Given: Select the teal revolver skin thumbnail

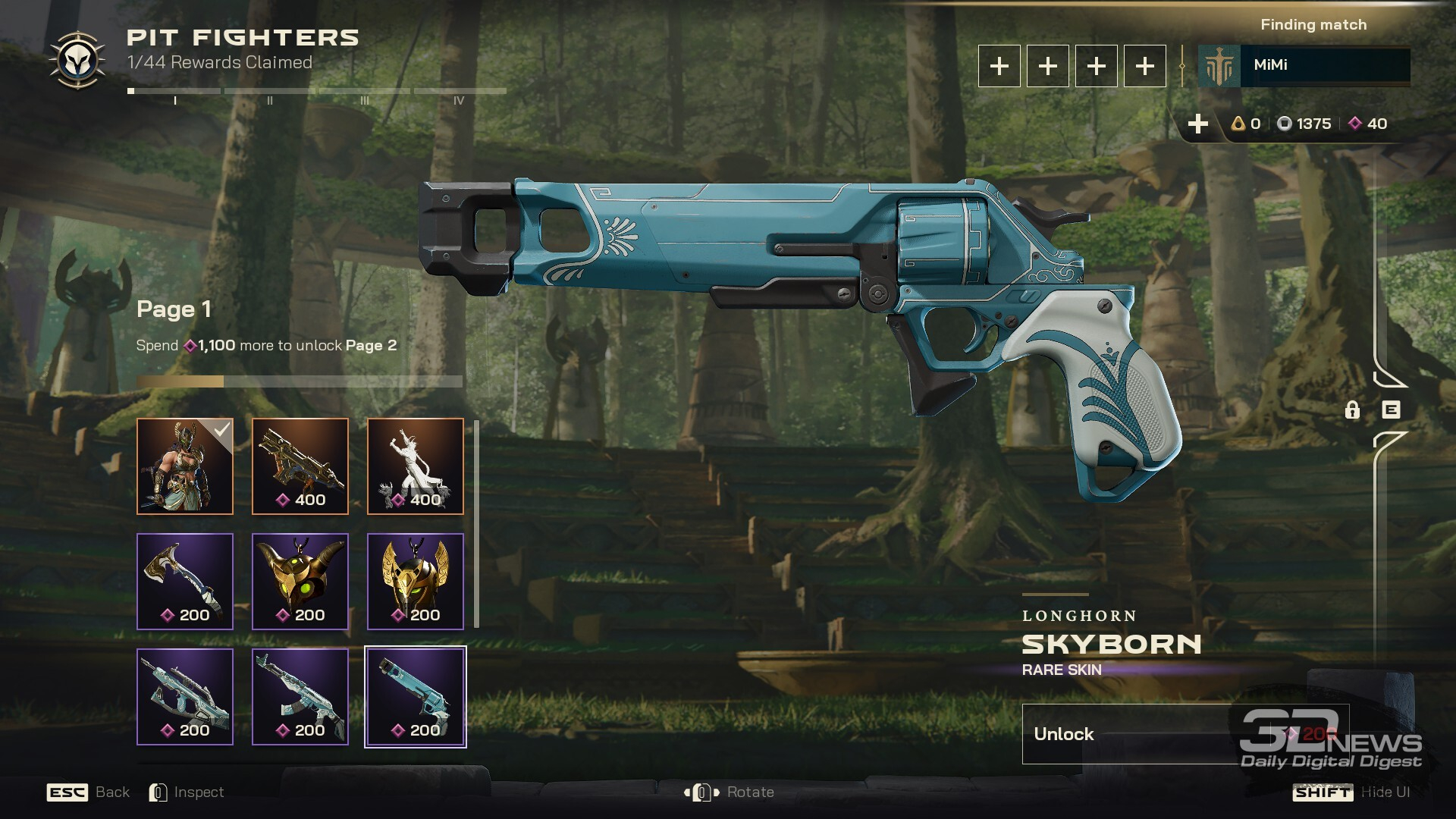Looking at the screenshot, I should (x=416, y=697).
